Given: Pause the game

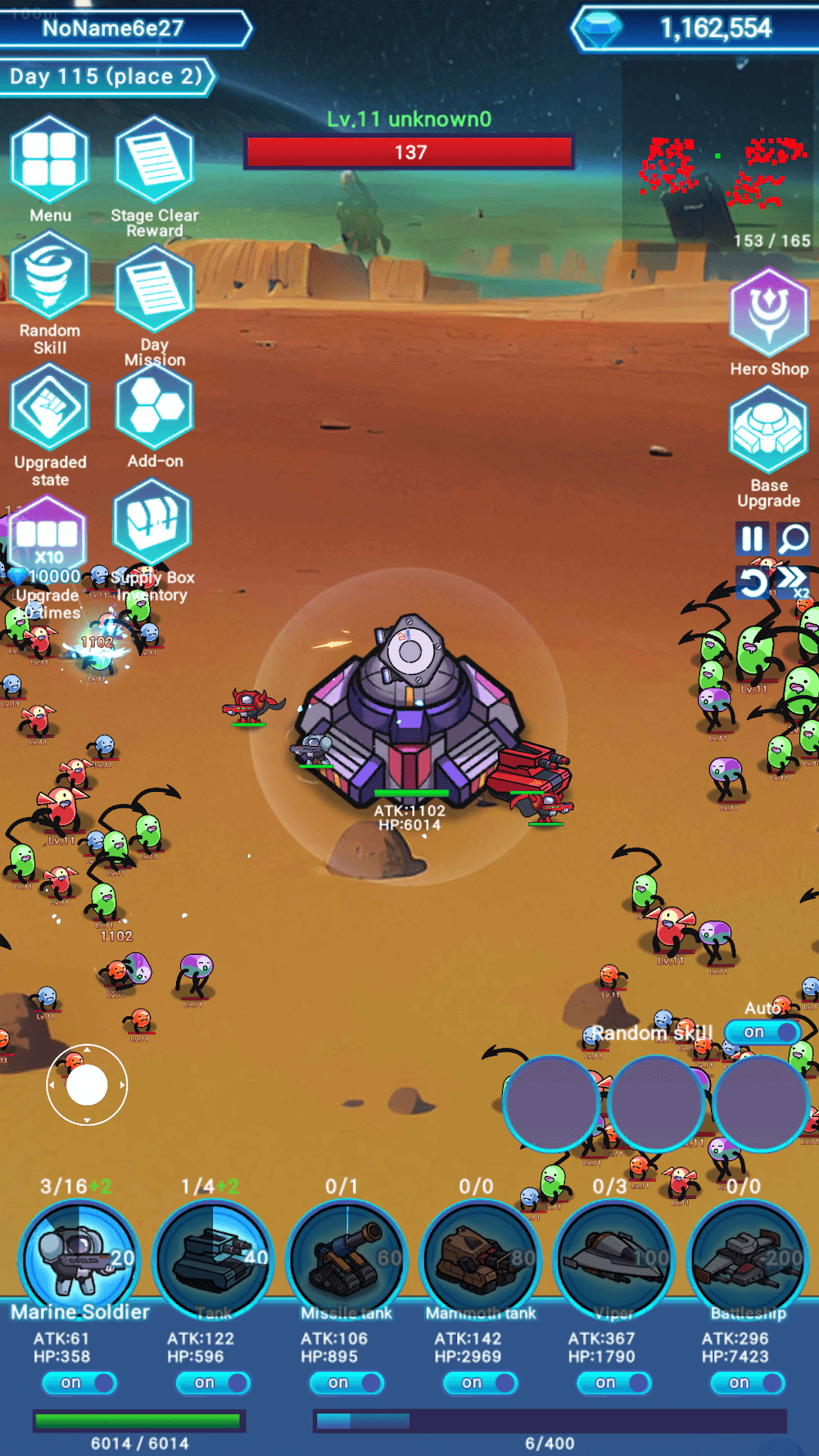Looking at the screenshot, I should click(752, 539).
